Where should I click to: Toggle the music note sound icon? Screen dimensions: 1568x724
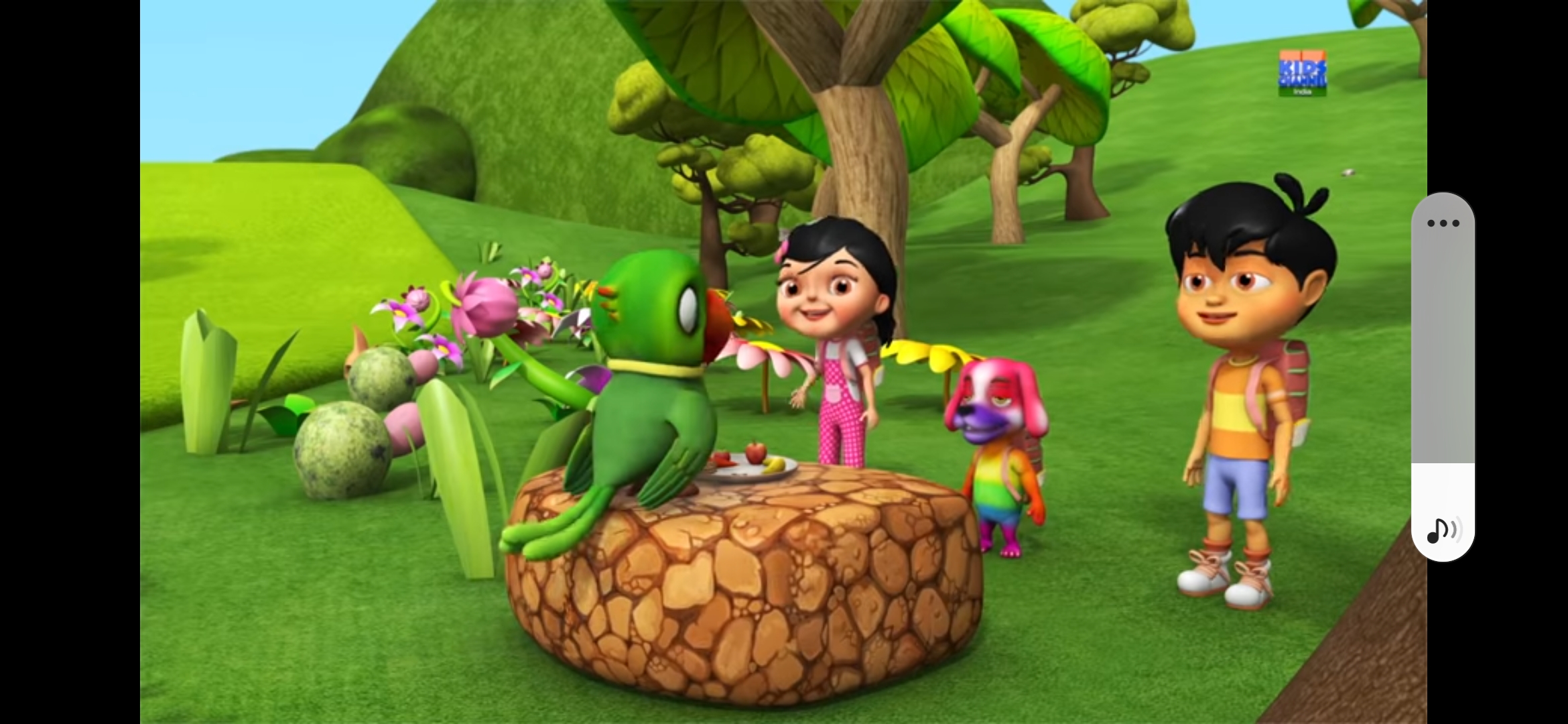pyautogui.click(x=1443, y=531)
